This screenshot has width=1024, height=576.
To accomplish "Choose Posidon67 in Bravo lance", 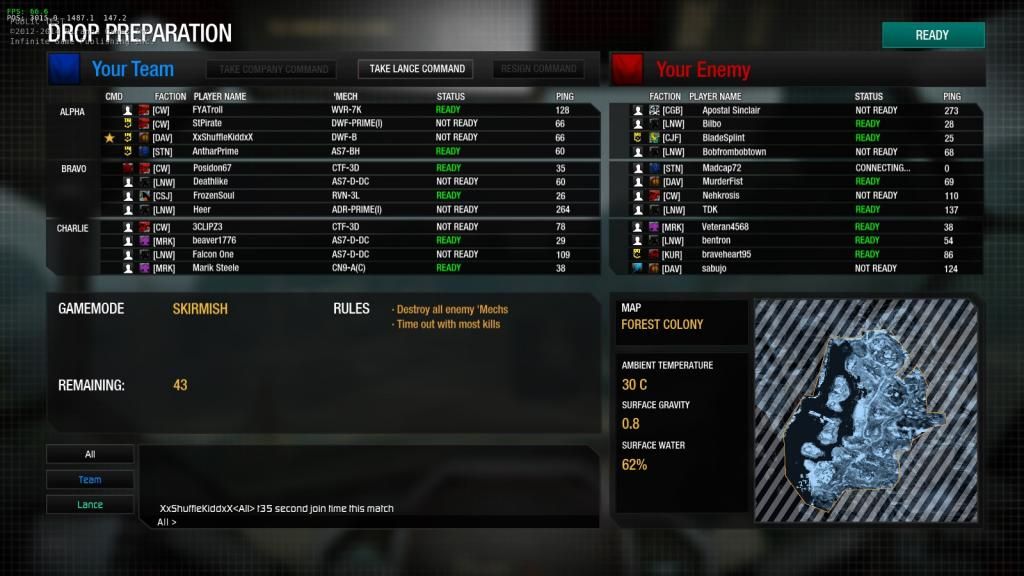I will [x=212, y=168].
